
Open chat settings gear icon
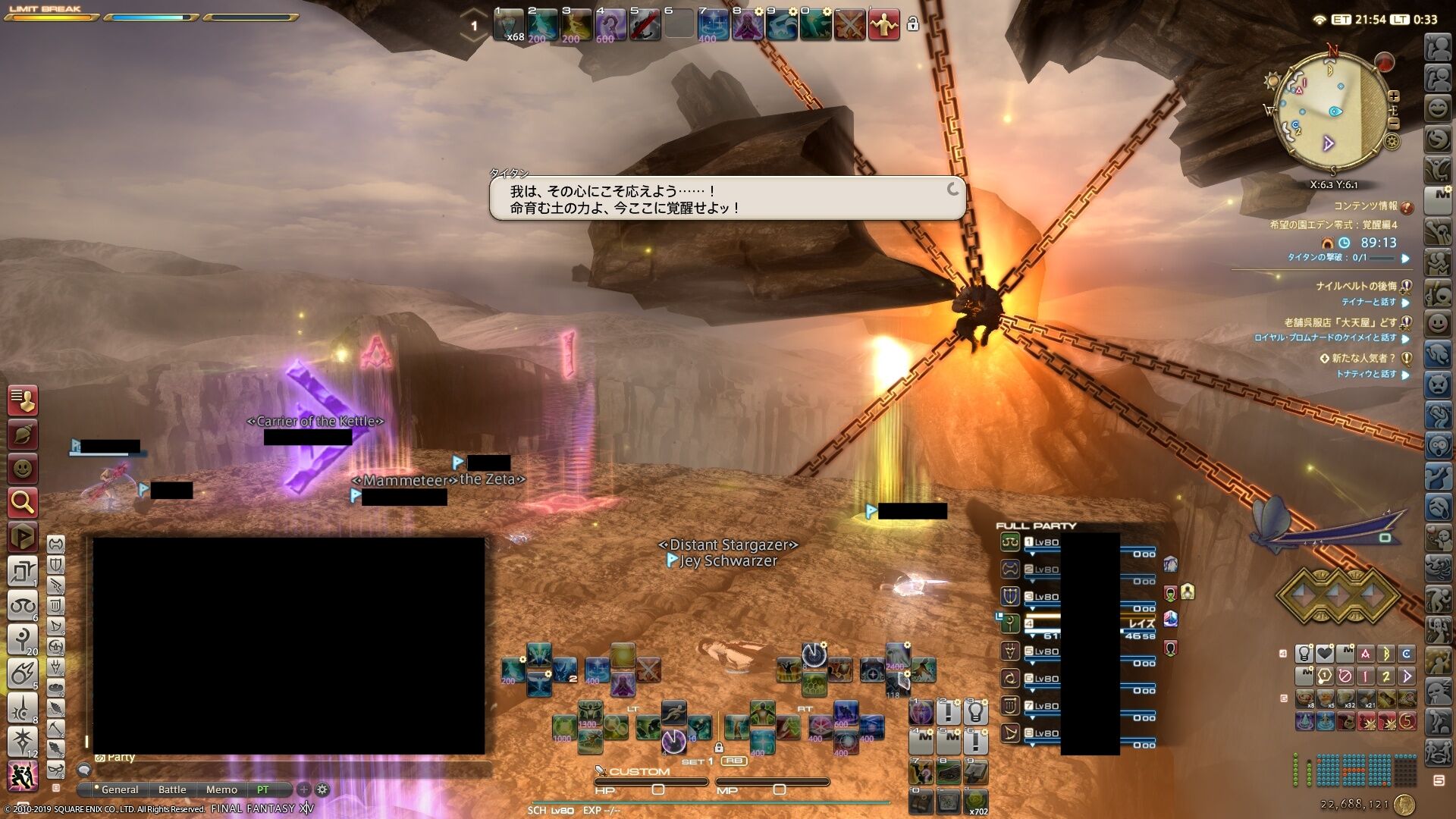[322, 789]
